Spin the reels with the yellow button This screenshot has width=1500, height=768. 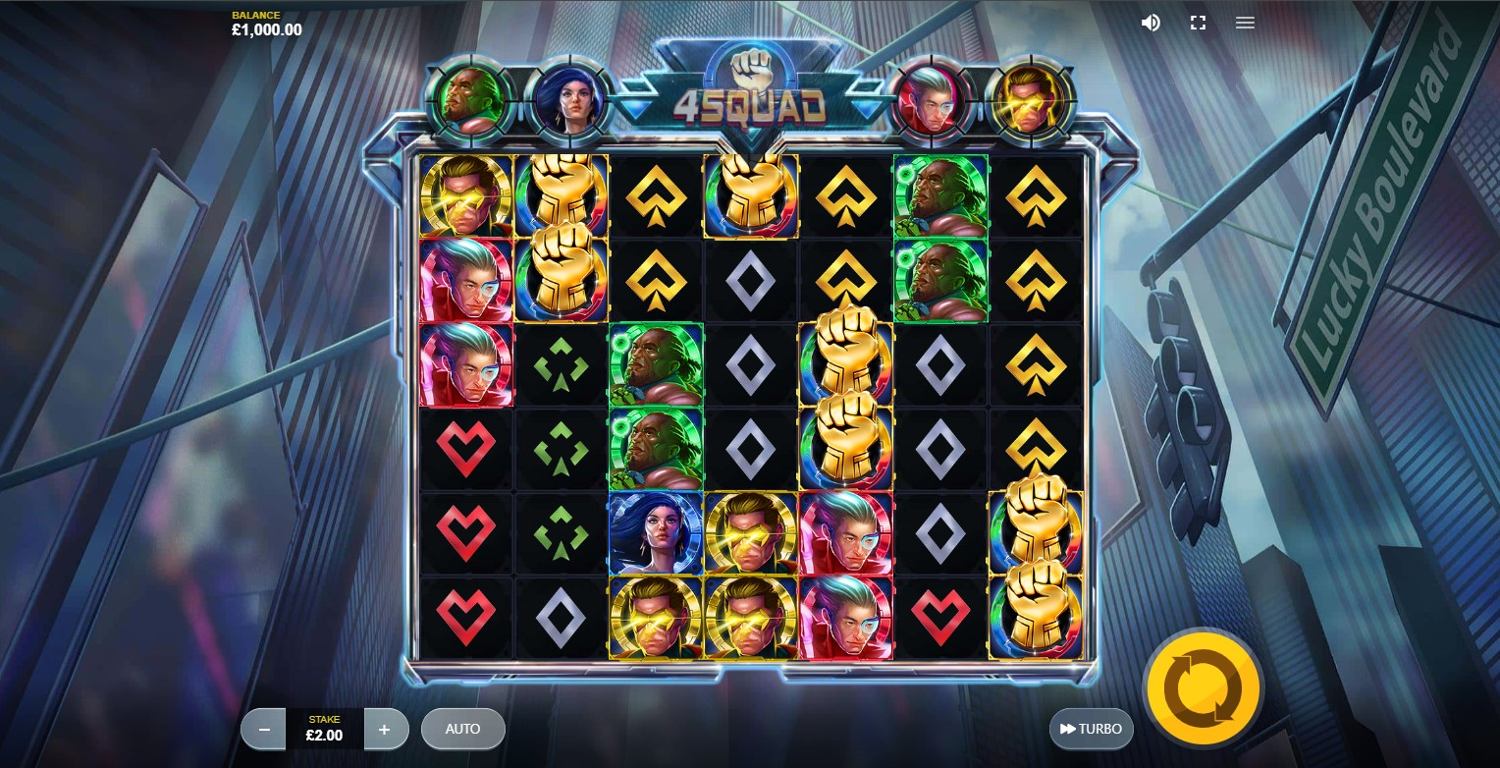click(x=1203, y=687)
